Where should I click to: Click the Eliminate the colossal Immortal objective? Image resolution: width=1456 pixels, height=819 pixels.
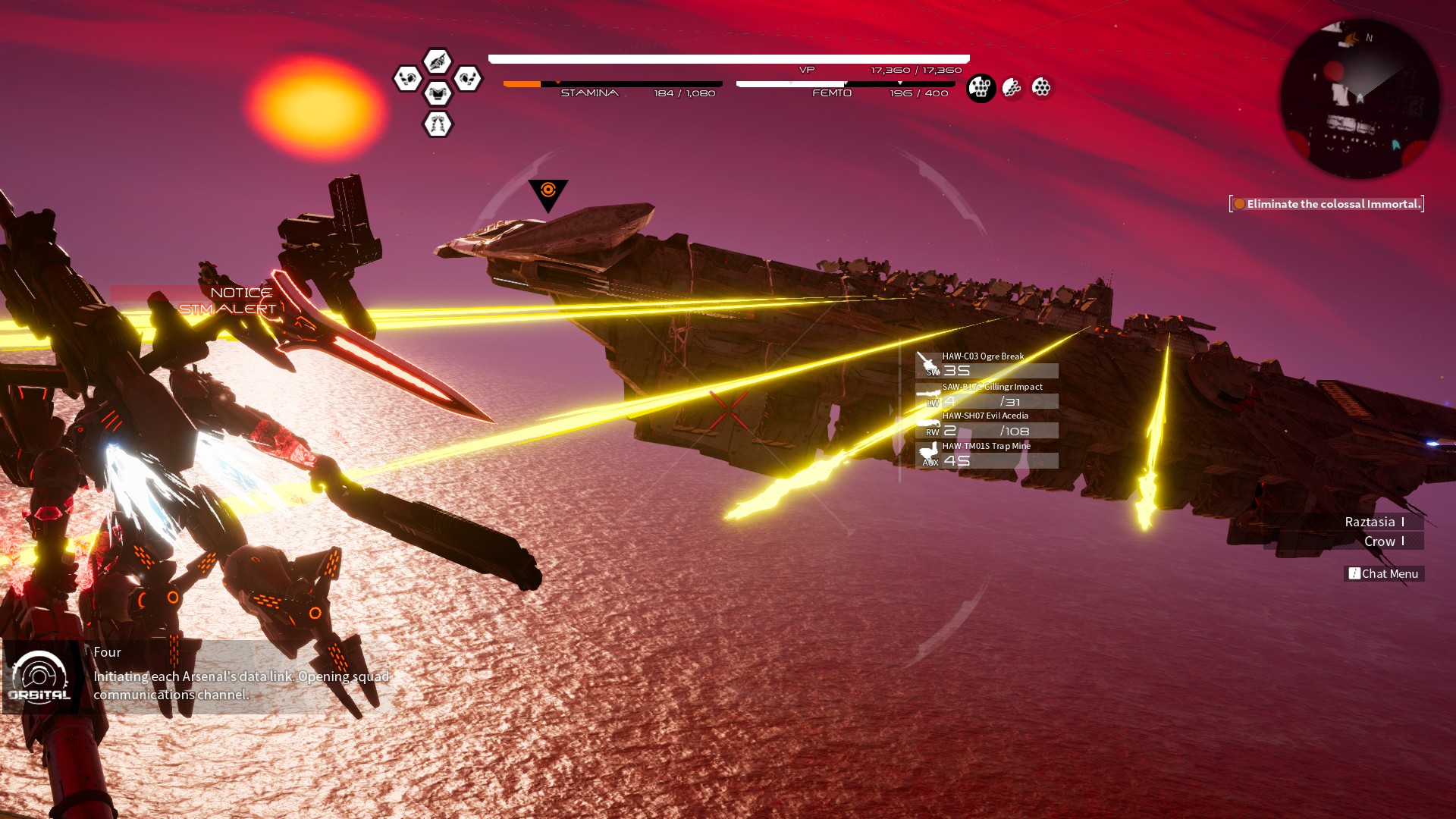1327,204
